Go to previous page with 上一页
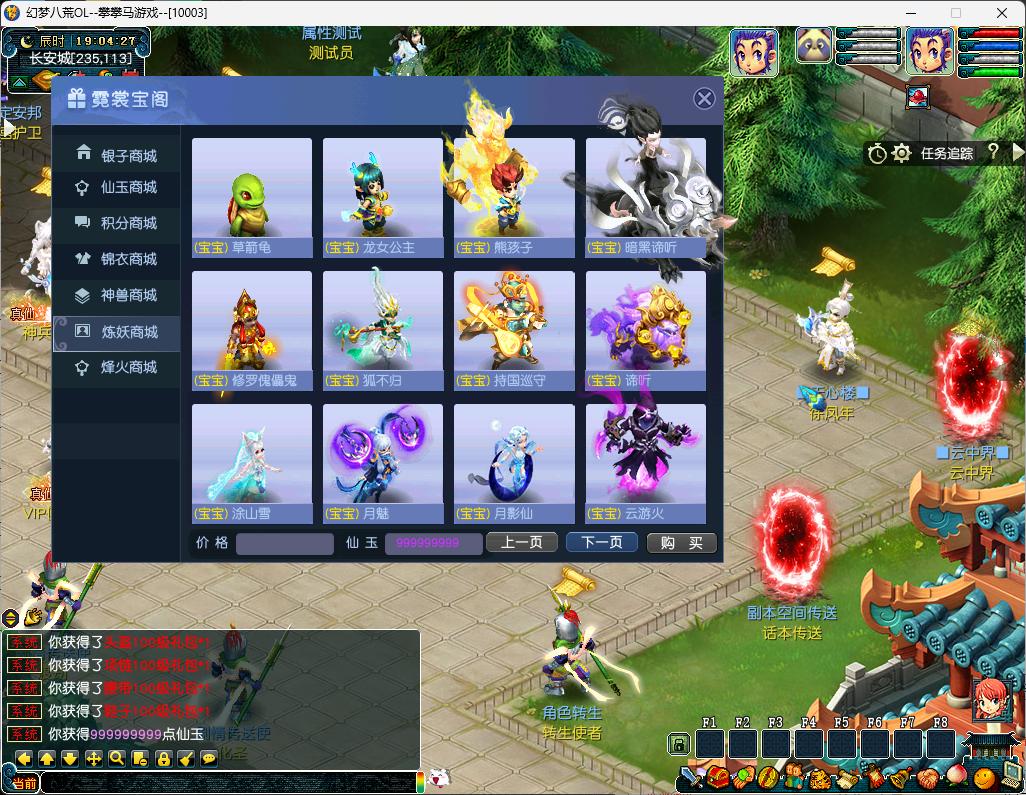1026x795 pixels. tap(521, 542)
